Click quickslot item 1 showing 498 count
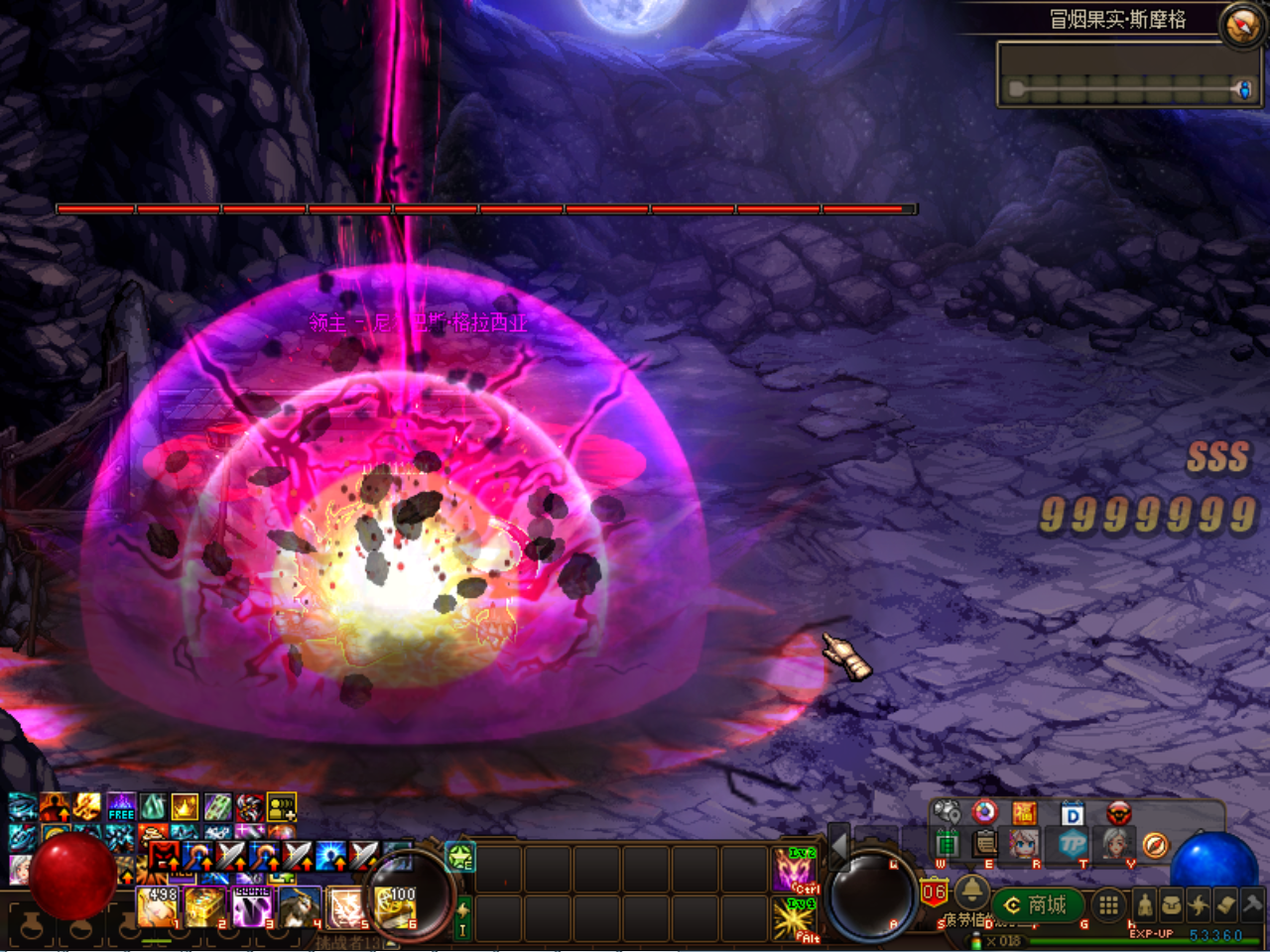Image resolution: width=1270 pixels, height=952 pixels. point(156,907)
